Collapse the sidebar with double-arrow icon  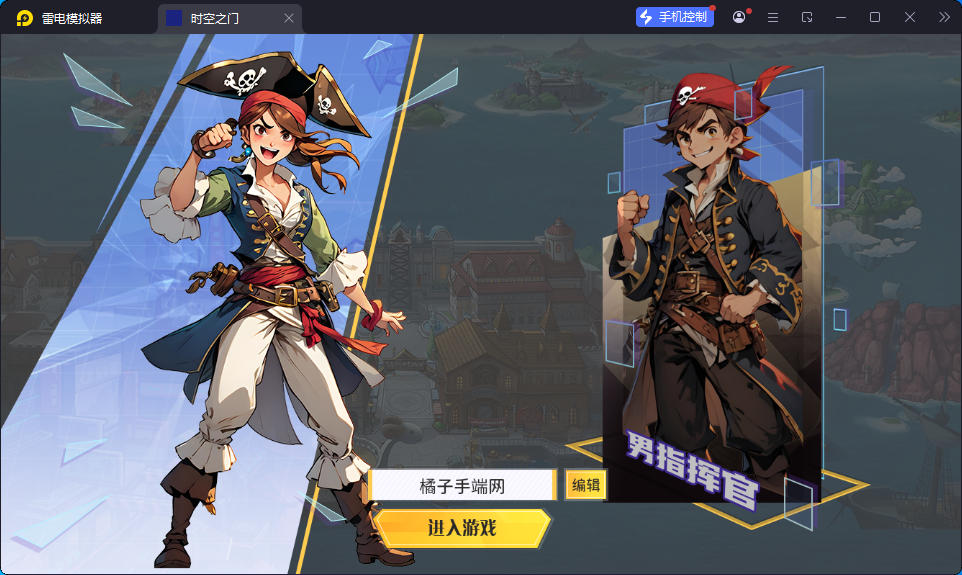[944, 17]
